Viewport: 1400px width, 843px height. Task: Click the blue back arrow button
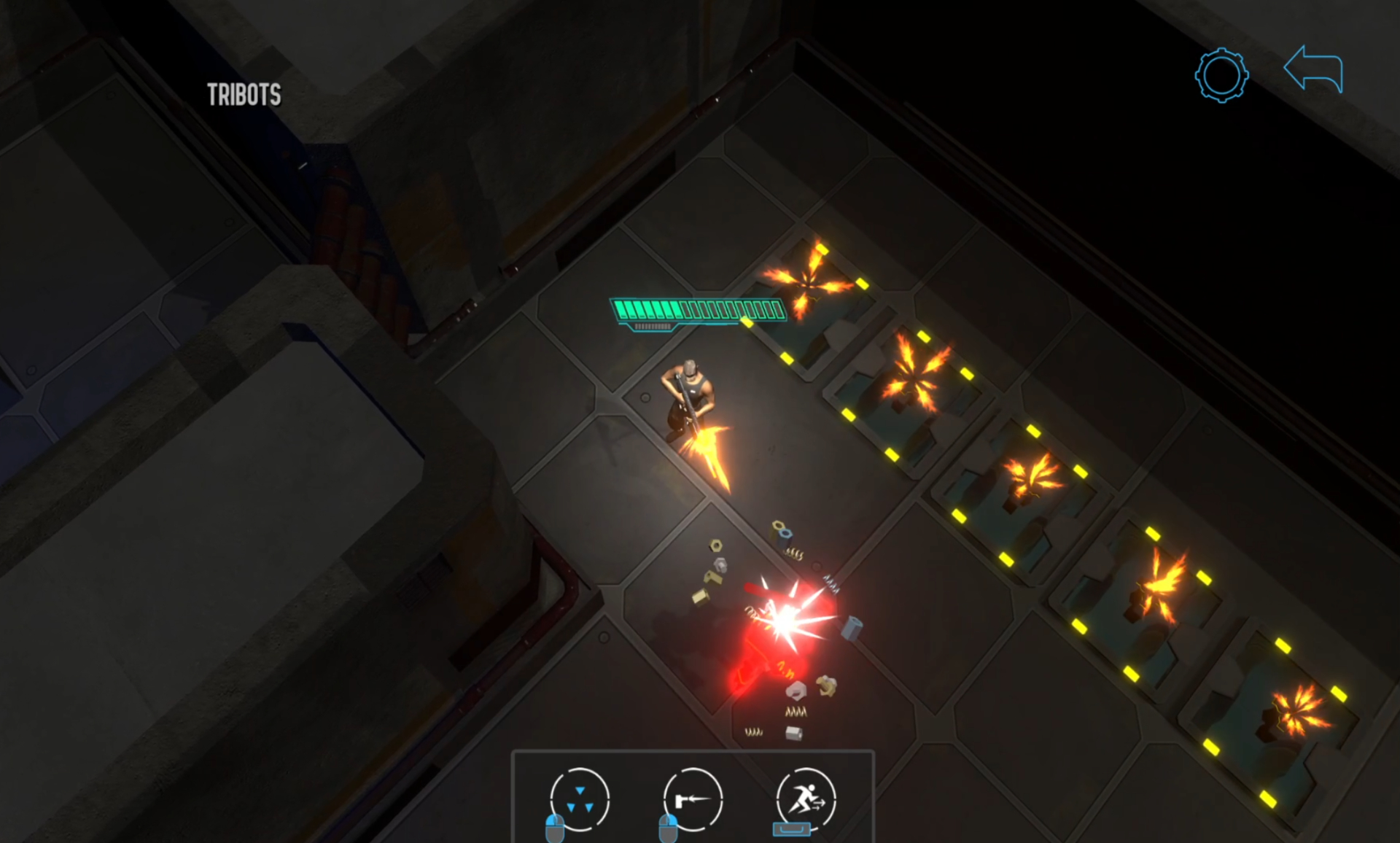click(x=1313, y=69)
